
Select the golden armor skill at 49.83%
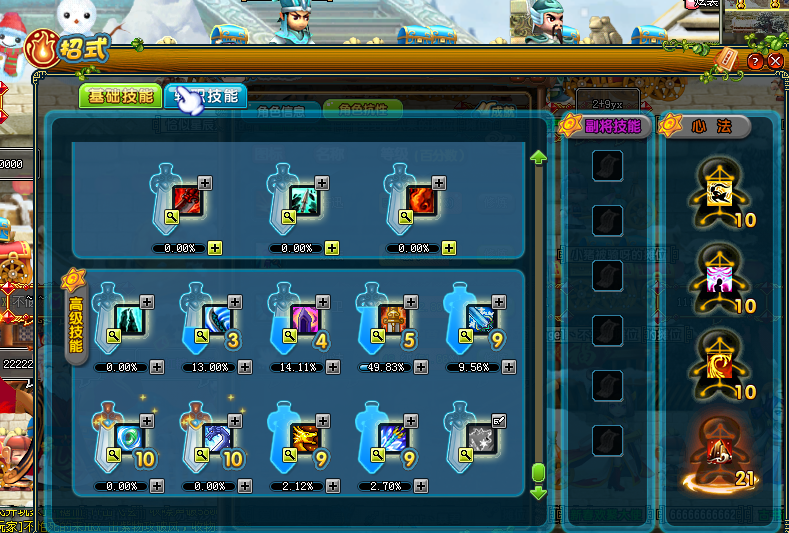pyautogui.click(x=393, y=319)
